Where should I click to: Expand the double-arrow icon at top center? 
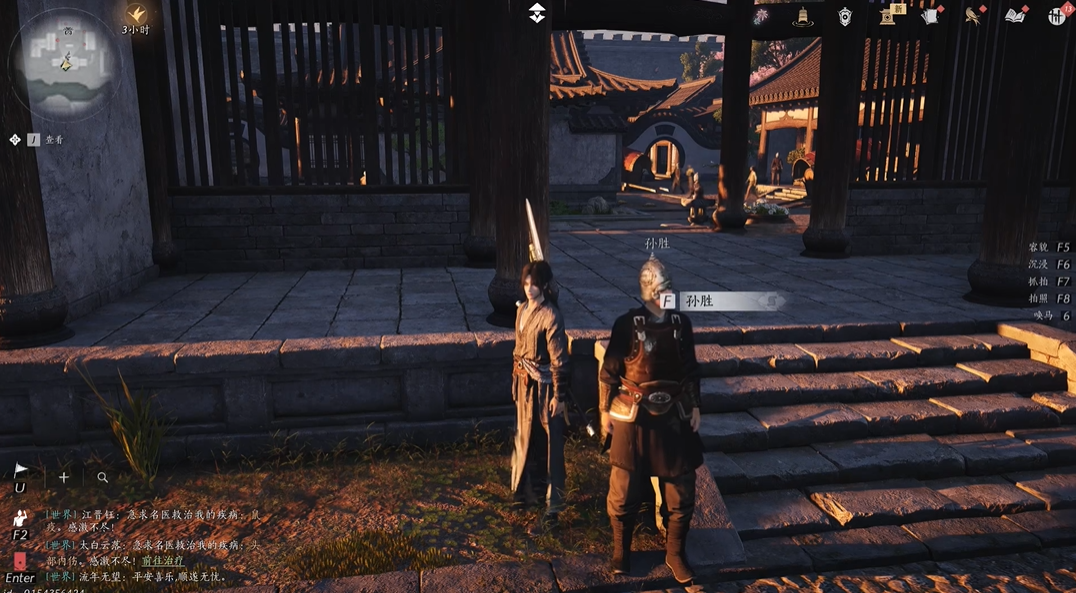[537, 13]
